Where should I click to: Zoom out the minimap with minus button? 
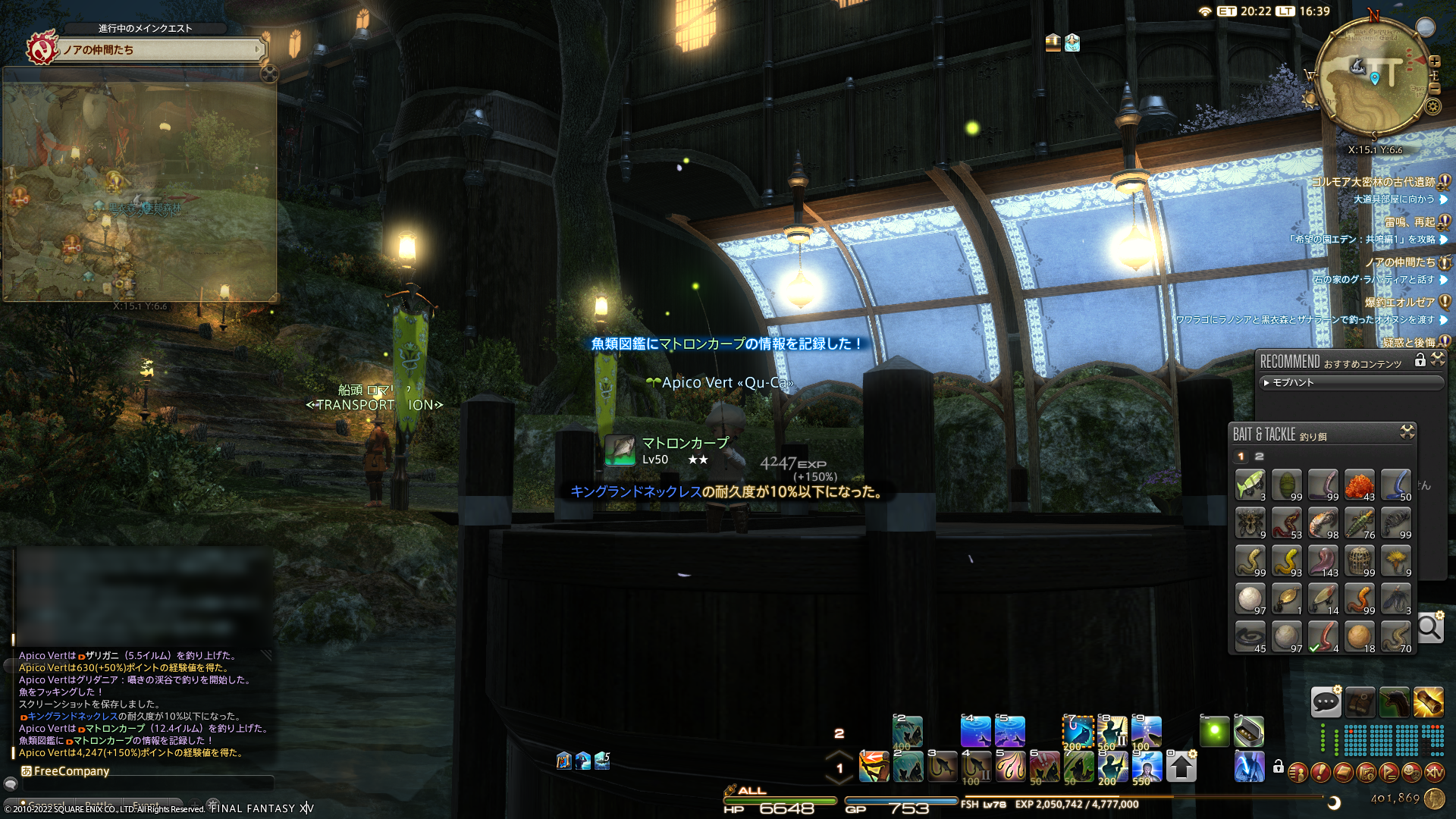coord(1435,88)
